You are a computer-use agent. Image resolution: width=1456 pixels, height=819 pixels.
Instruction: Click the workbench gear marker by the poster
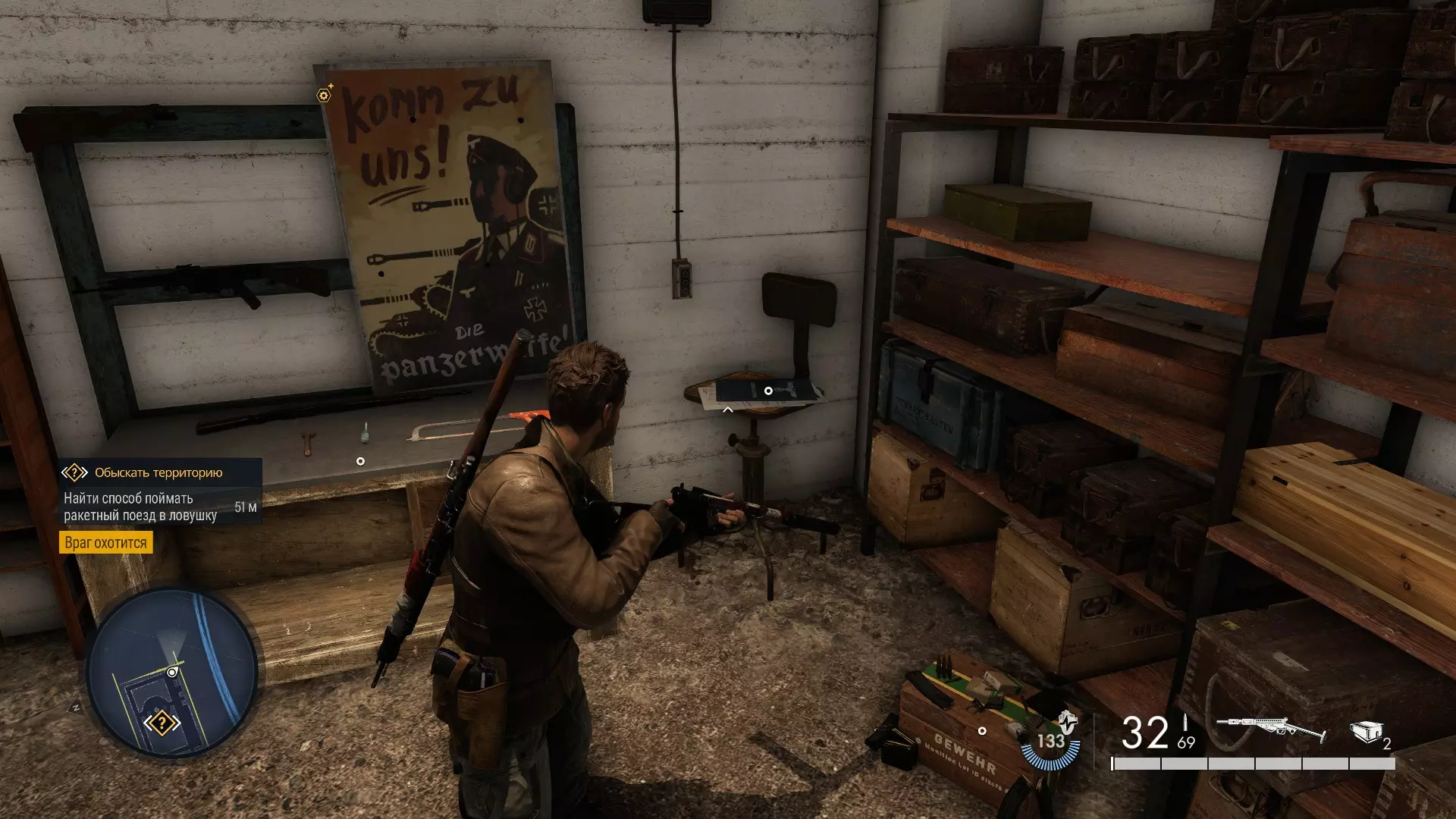[x=325, y=96]
